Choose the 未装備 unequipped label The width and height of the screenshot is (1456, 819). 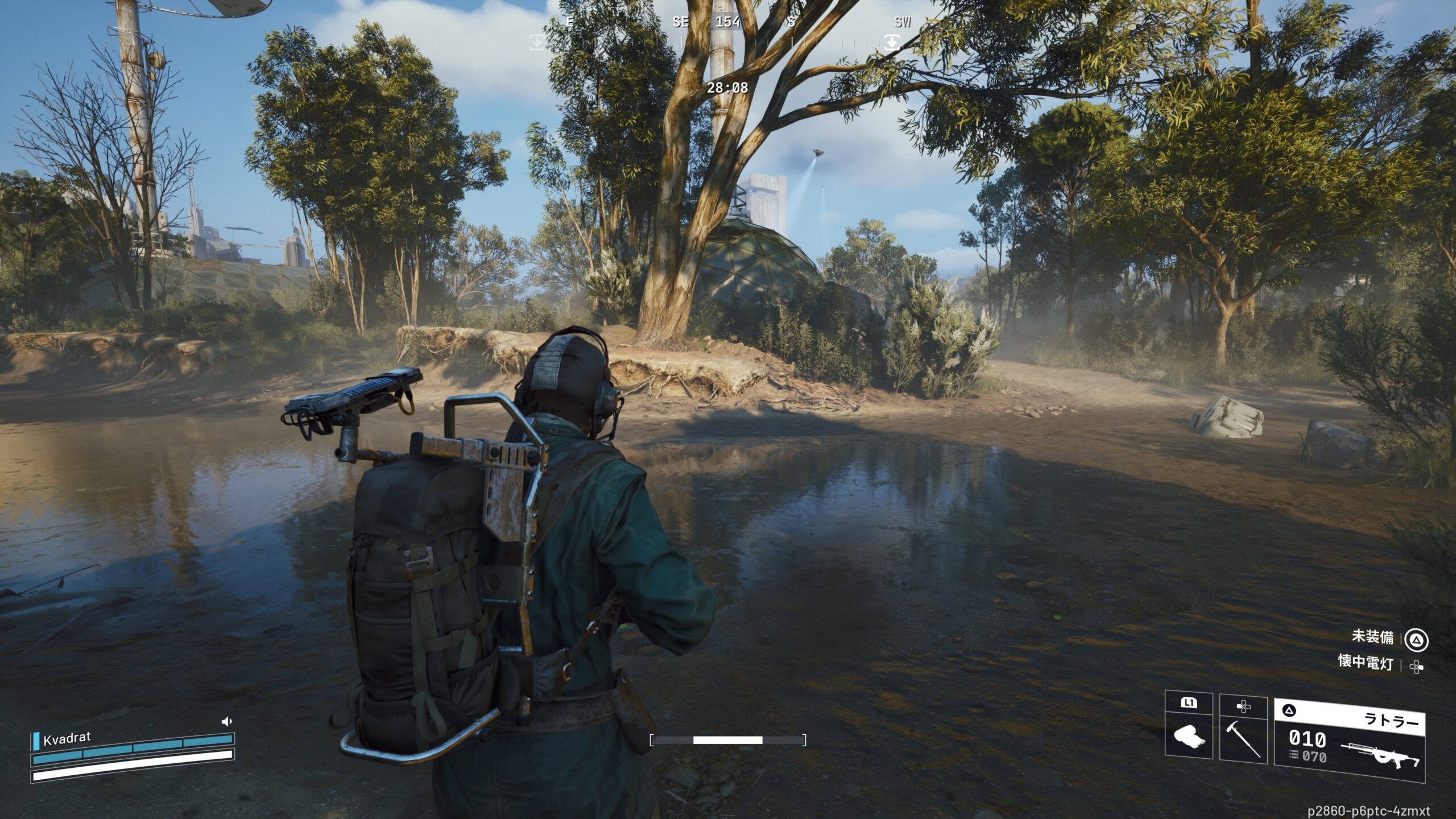[x=1372, y=636]
